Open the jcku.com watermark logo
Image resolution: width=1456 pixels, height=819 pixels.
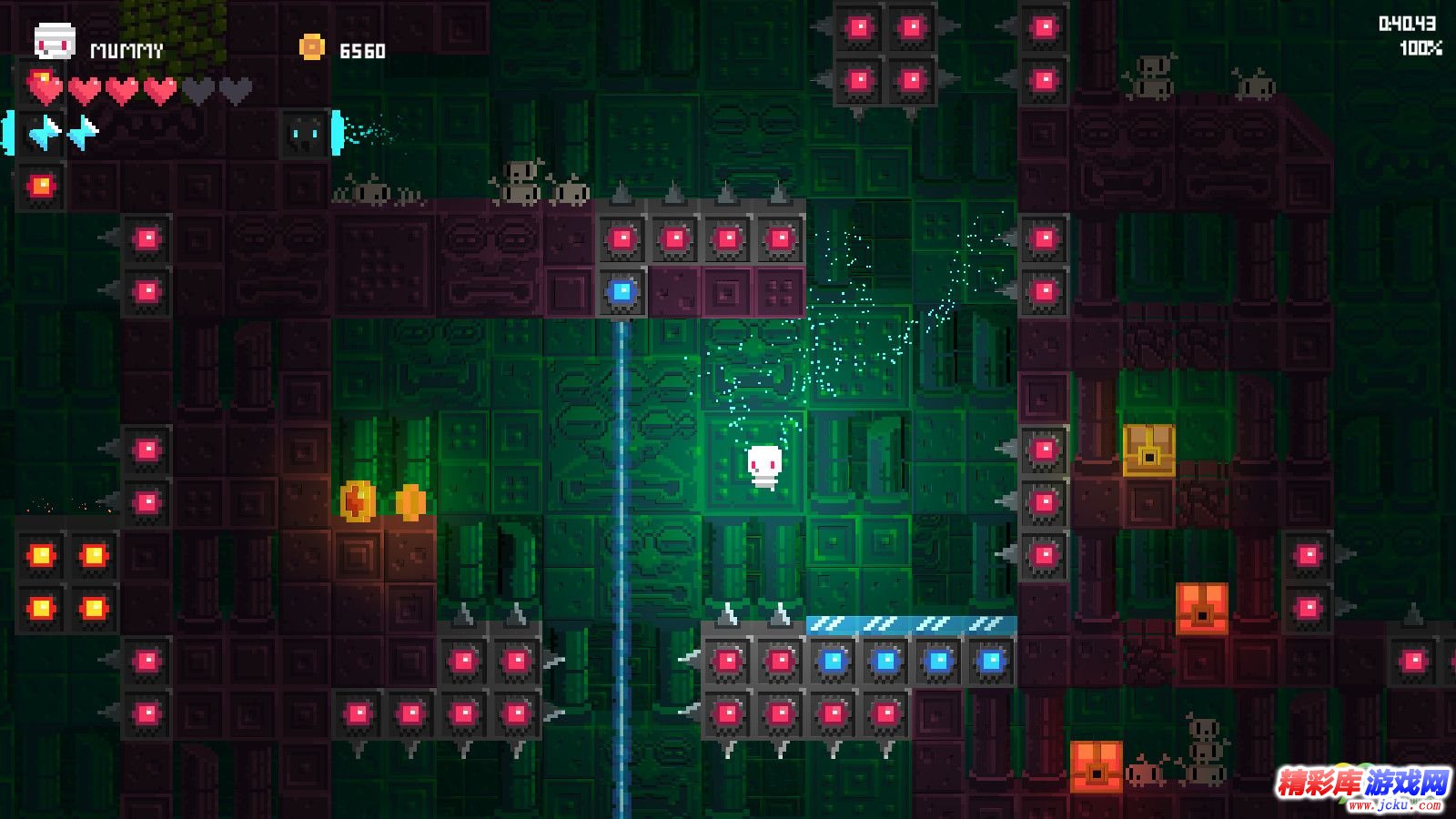click(x=1362, y=787)
